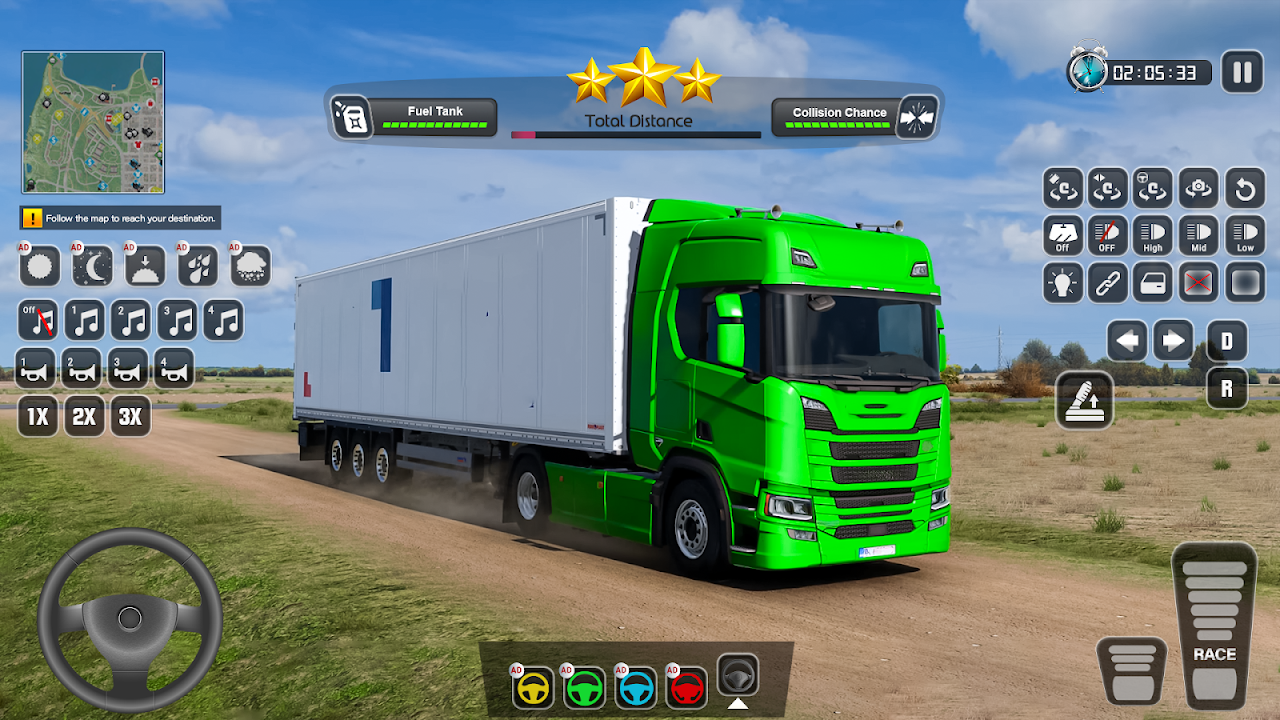Toggle the windshield wipers

point(1062,236)
